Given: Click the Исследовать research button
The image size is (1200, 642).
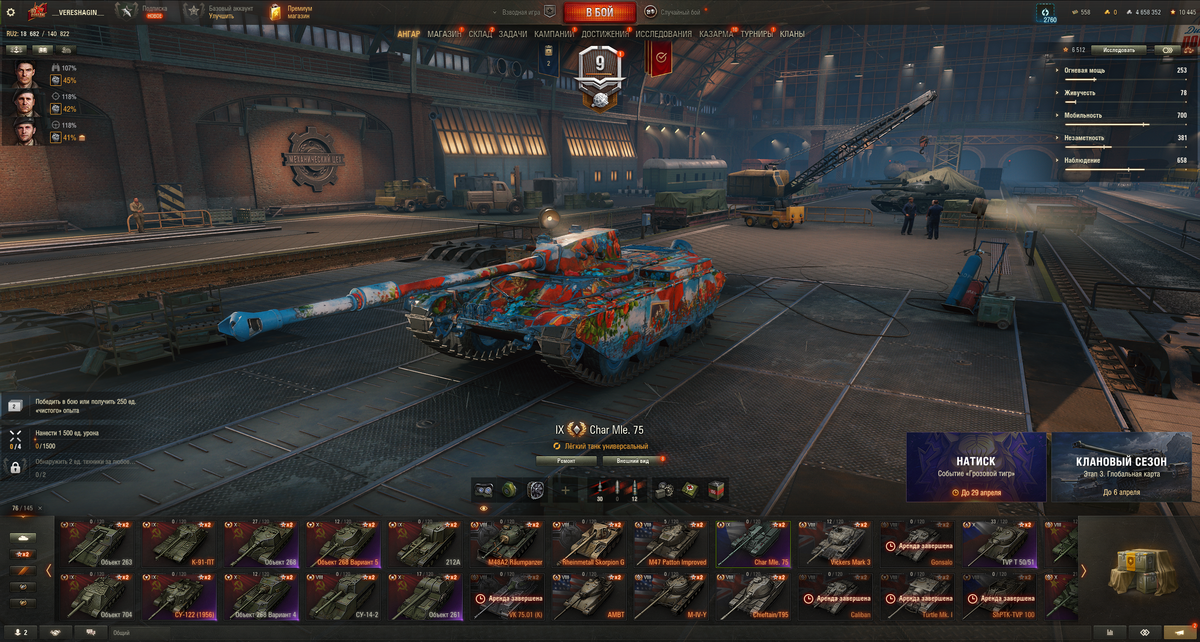Looking at the screenshot, I should pyautogui.click(x=1118, y=49).
